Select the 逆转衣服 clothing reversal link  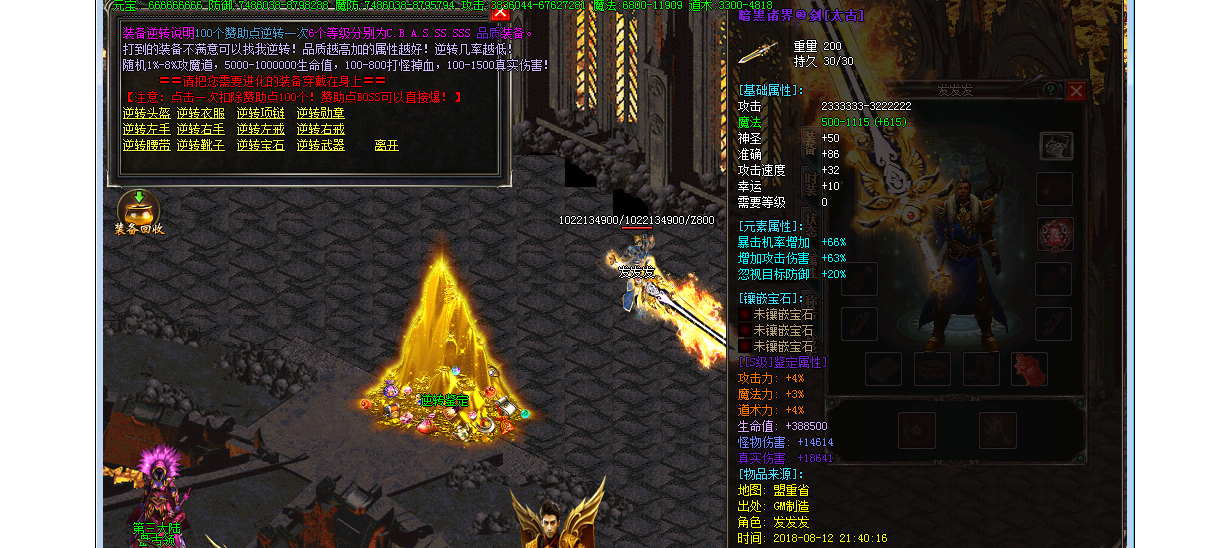click(201, 113)
